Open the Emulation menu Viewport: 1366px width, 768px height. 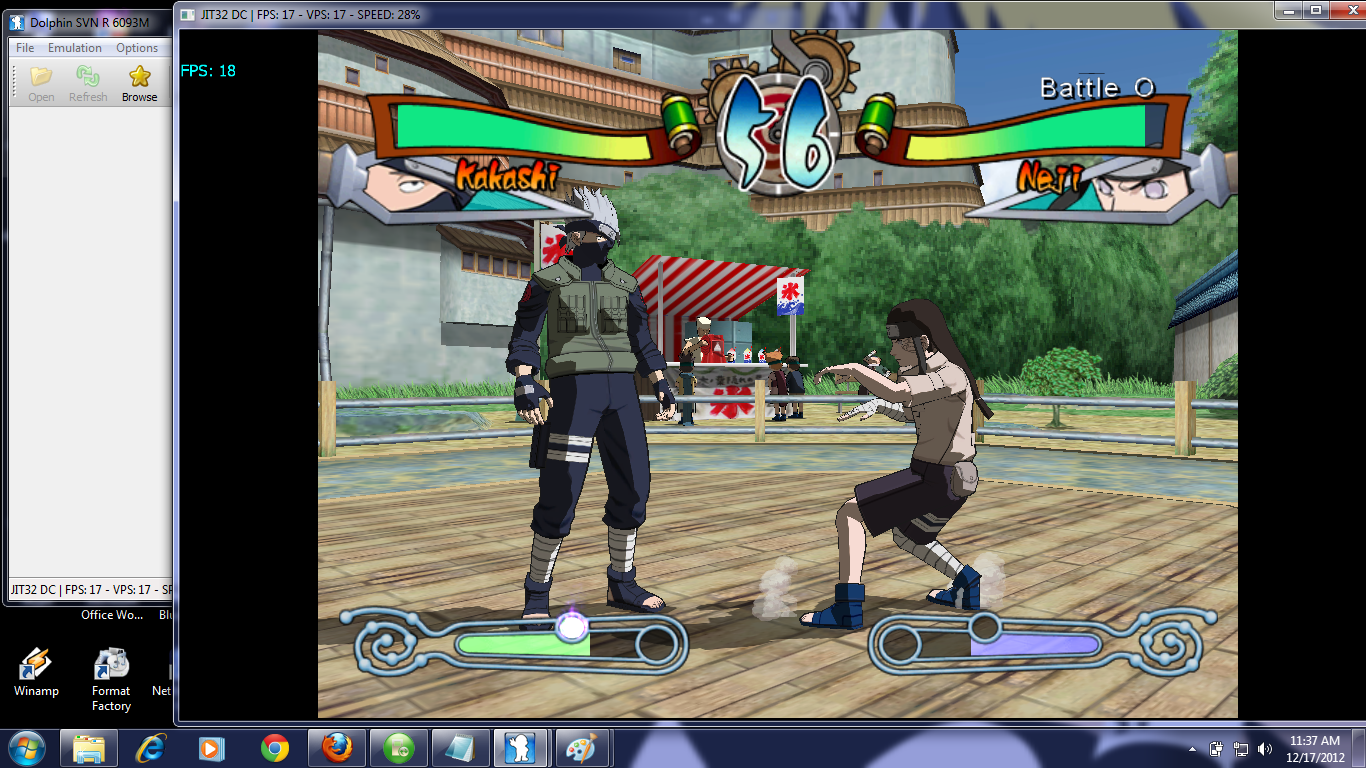coord(75,47)
